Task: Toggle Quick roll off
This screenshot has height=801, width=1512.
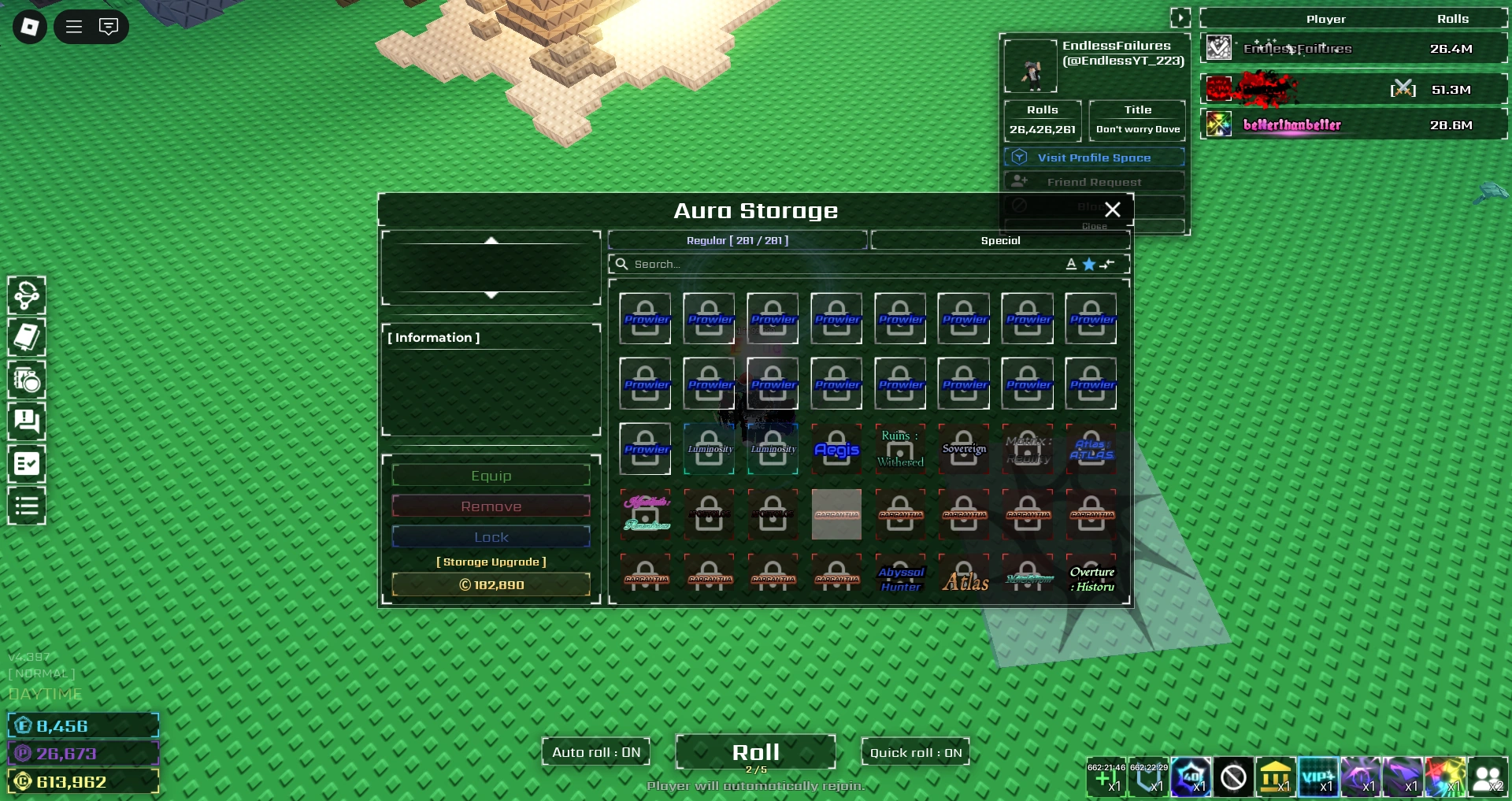Action: pos(915,752)
